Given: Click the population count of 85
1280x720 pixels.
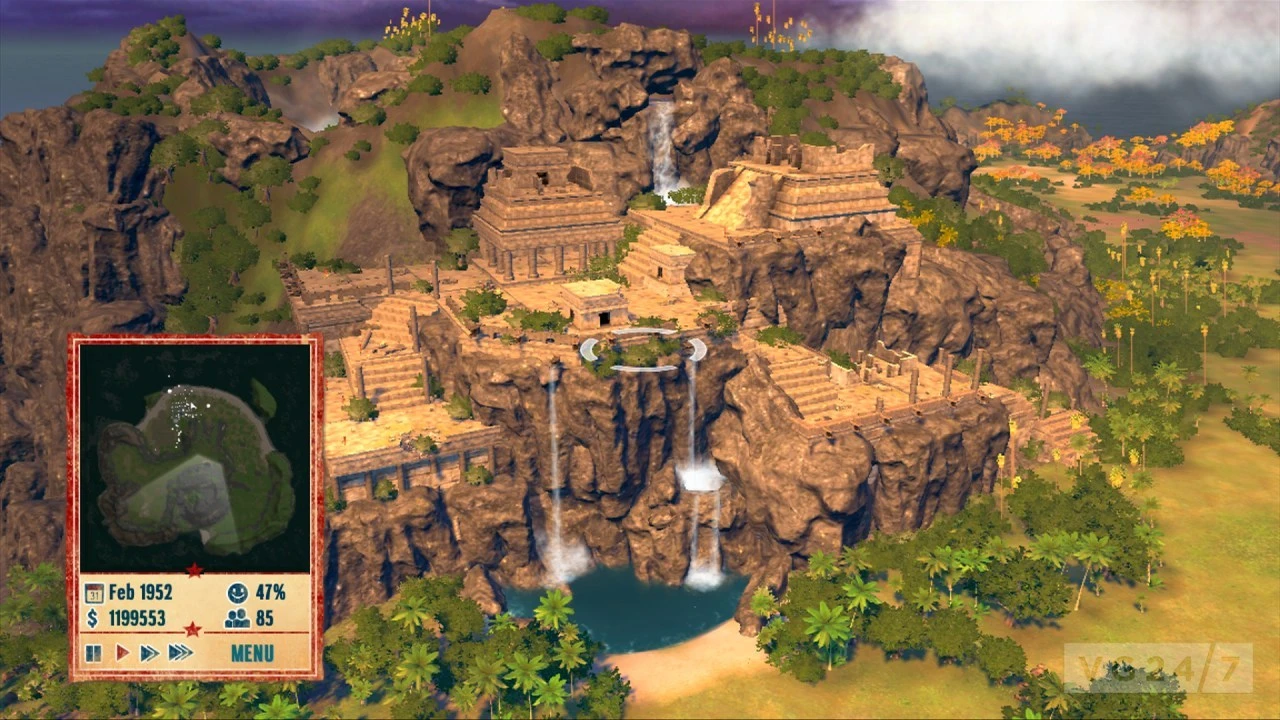Looking at the screenshot, I should coord(264,617).
